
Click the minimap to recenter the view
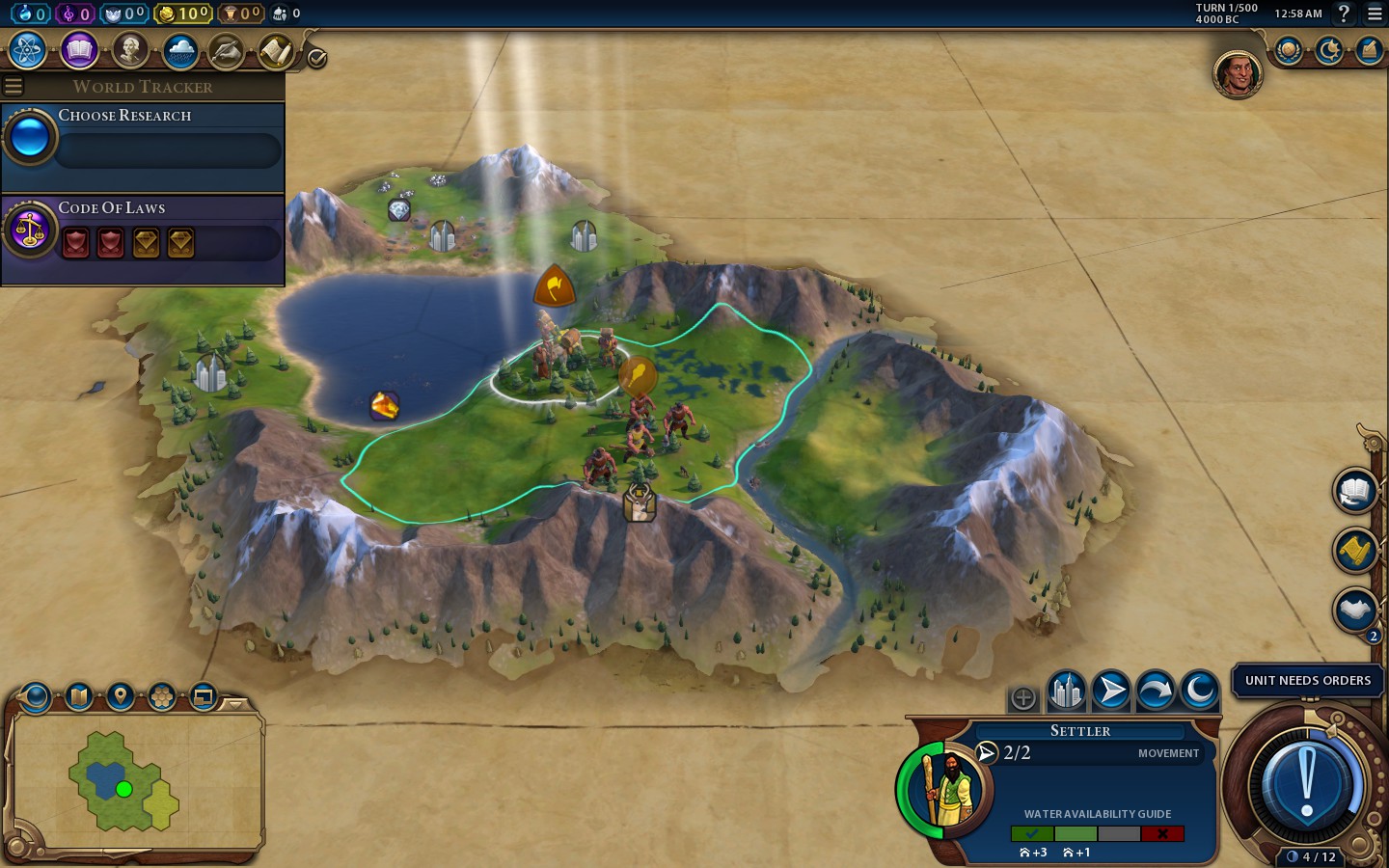tap(137, 781)
